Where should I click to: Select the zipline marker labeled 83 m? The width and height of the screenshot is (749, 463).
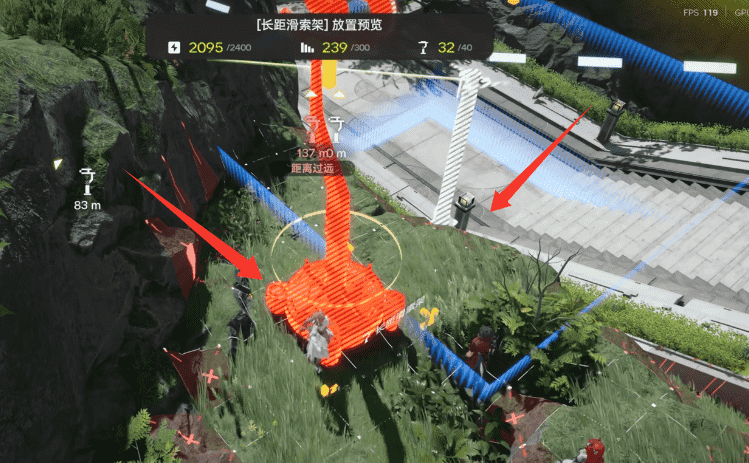click(88, 181)
